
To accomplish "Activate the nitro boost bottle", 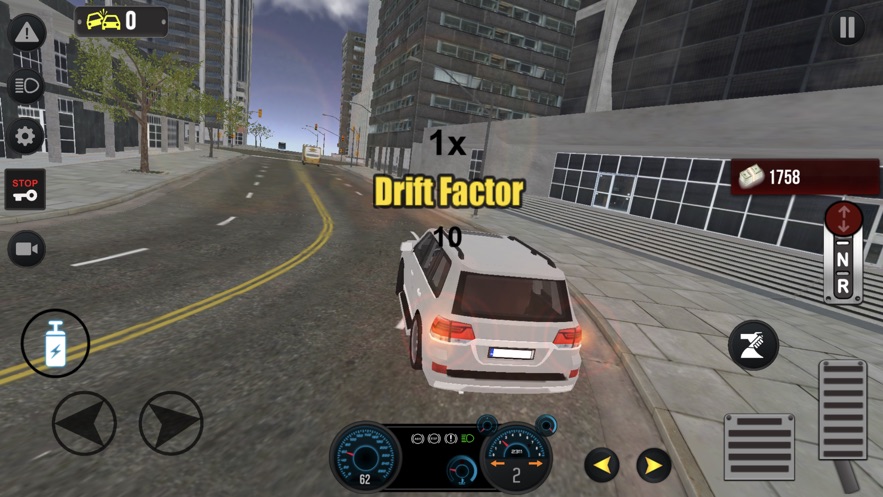I will click(55, 343).
